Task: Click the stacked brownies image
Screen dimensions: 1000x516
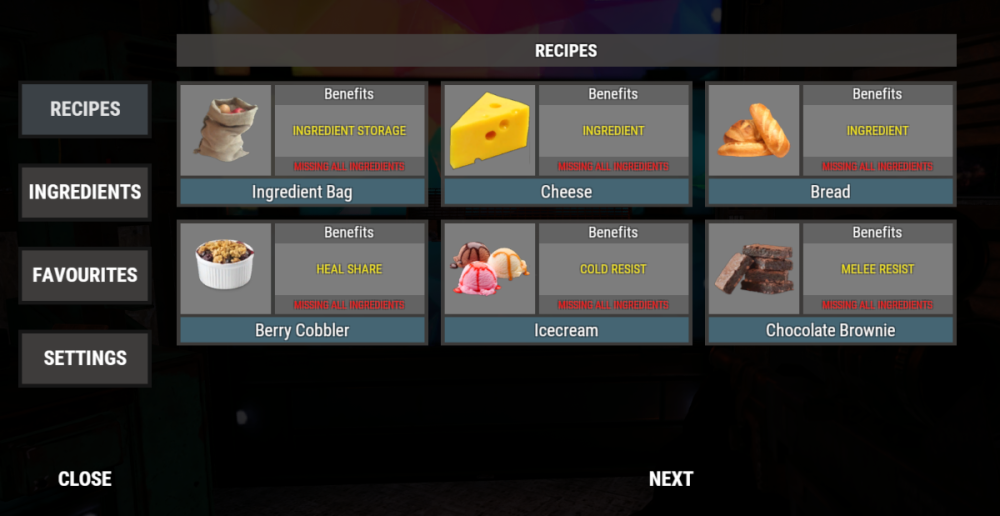Action: click(754, 269)
